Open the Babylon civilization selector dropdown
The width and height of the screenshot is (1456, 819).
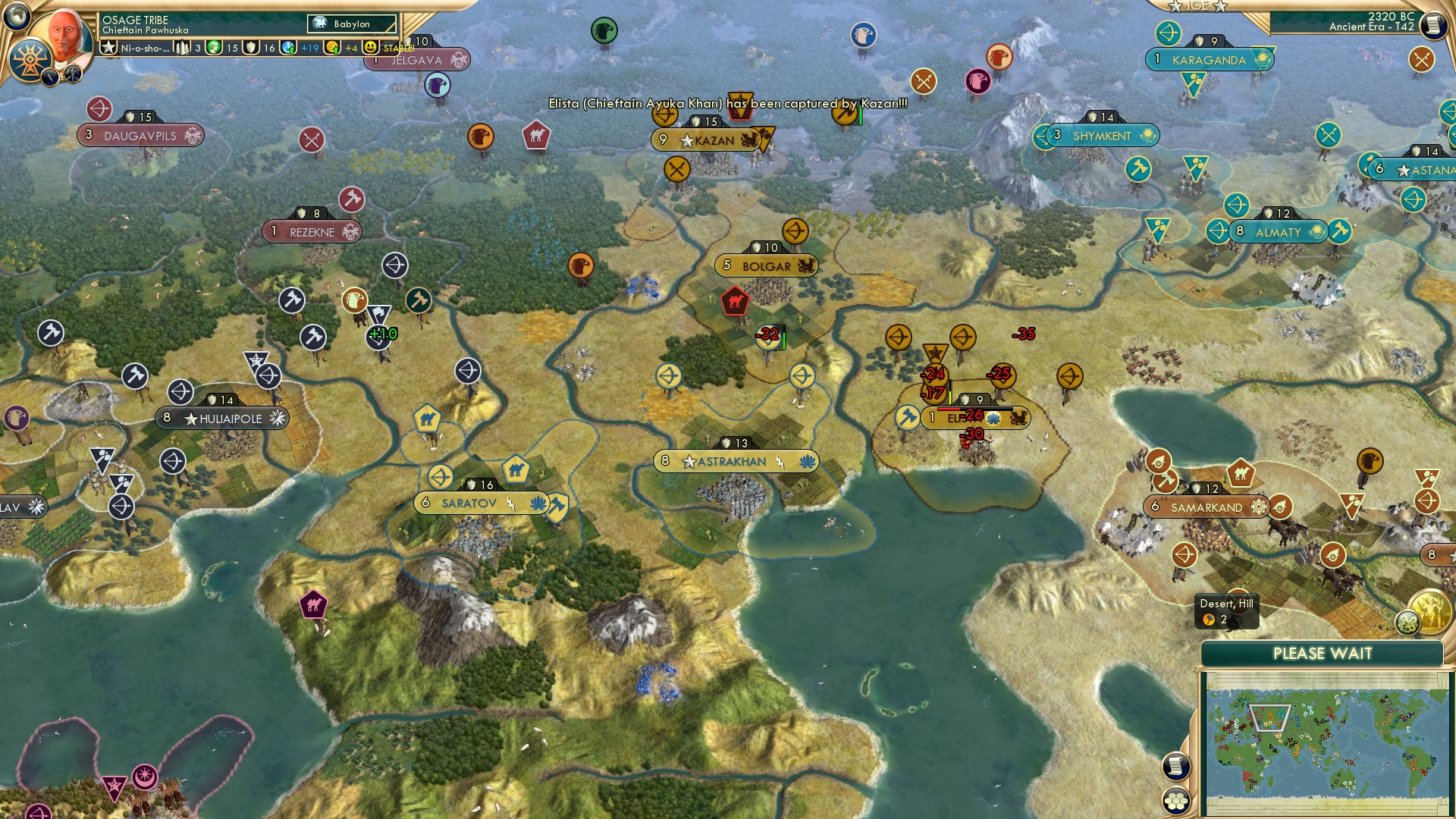pos(350,24)
